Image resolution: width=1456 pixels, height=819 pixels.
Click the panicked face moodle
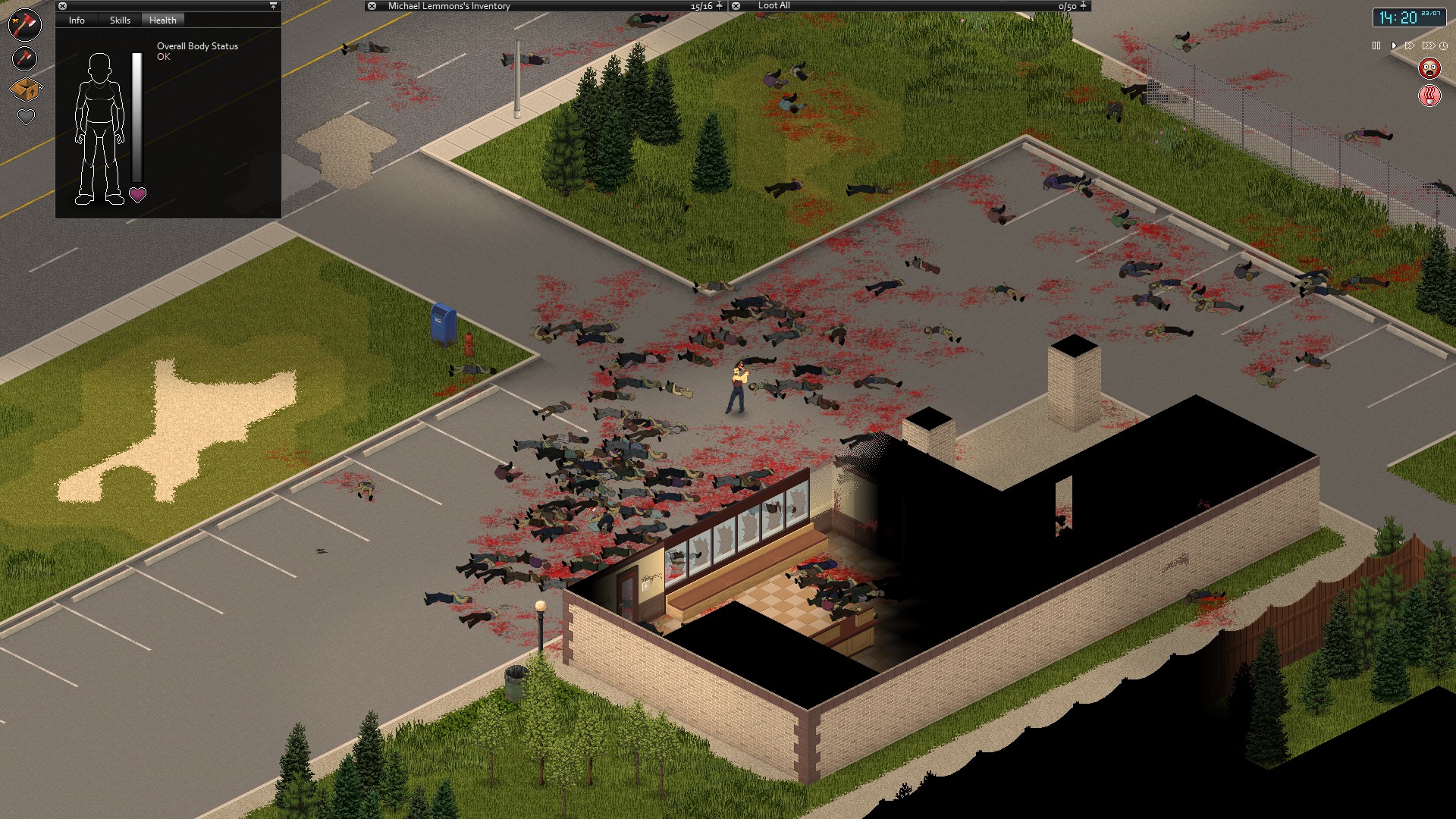pos(1431,67)
